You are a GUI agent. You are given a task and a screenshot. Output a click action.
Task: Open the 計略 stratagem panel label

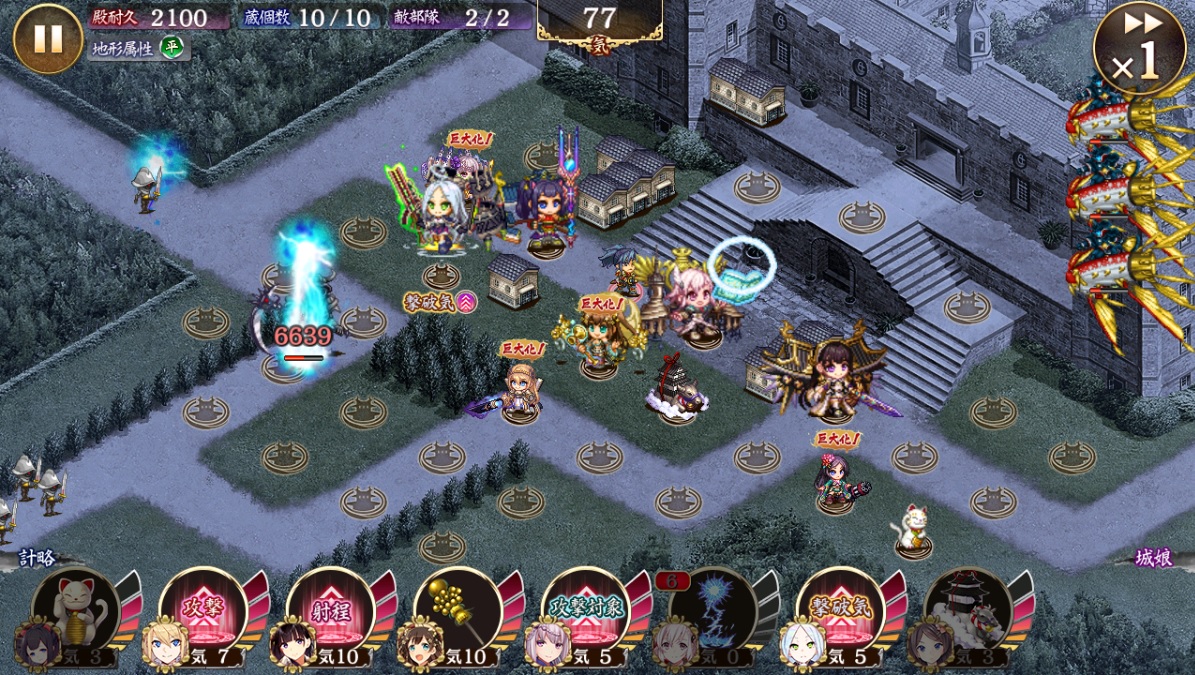coord(38,558)
